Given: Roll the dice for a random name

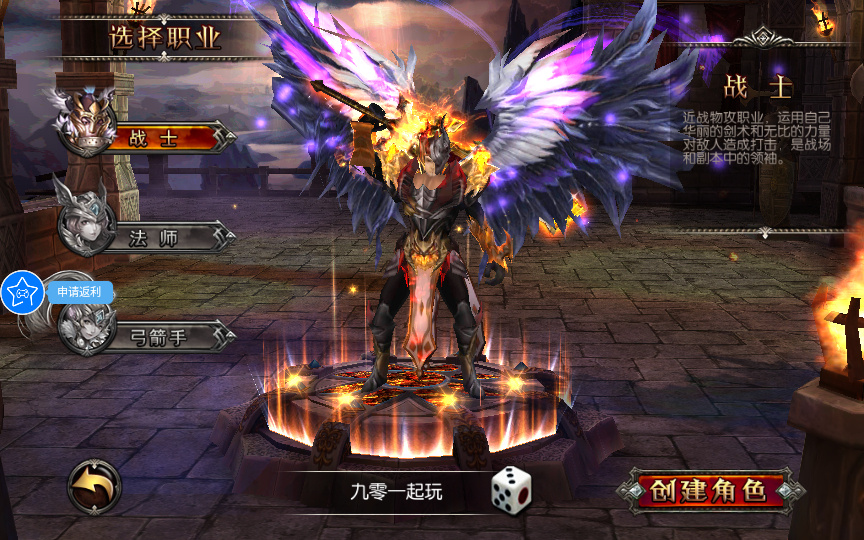Looking at the screenshot, I should 511,490.
